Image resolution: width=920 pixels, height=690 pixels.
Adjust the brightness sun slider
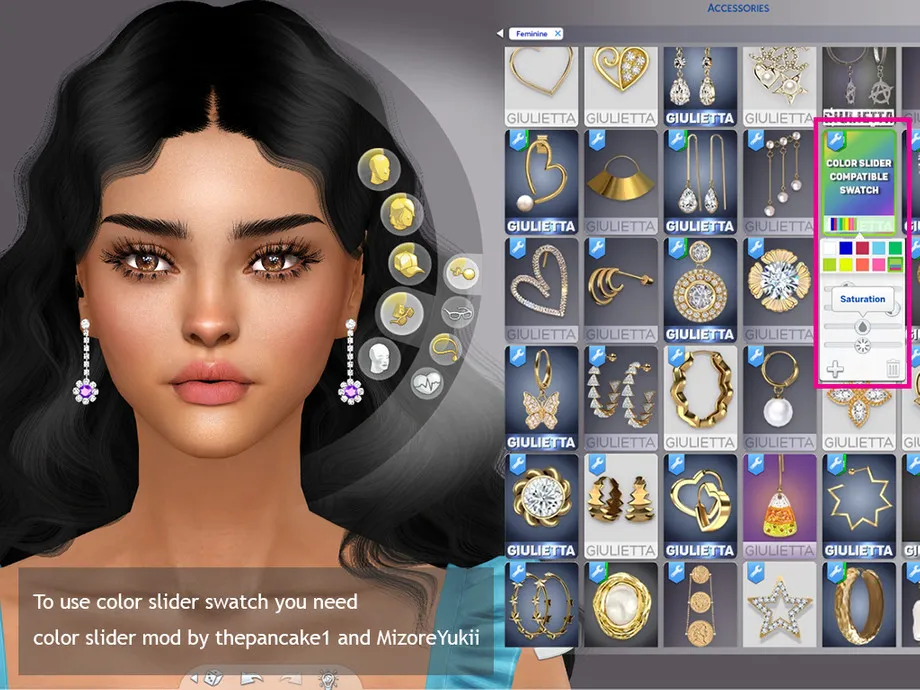point(860,346)
